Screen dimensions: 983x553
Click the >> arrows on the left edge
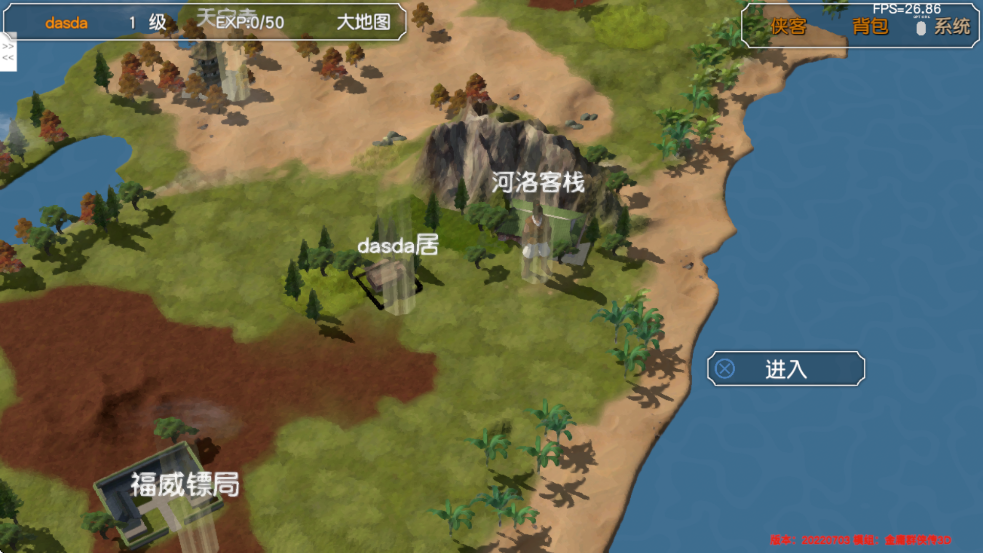8,47
